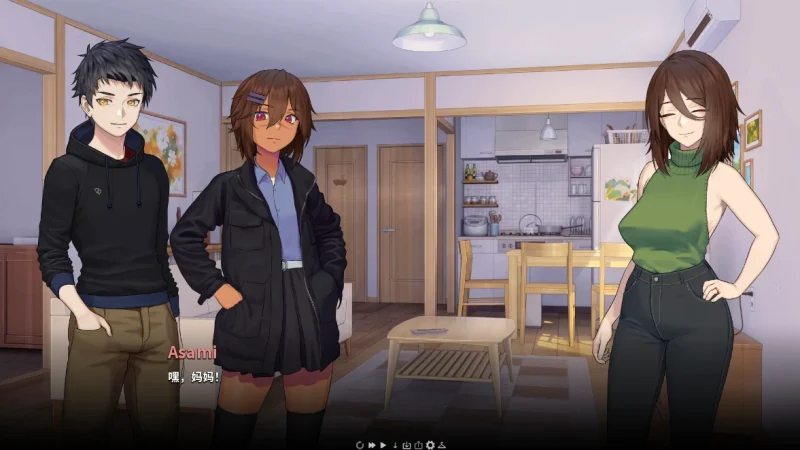The width and height of the screenshot is (800, 450).
Task: Click the downward arrow icon
Action: [395, 445]
